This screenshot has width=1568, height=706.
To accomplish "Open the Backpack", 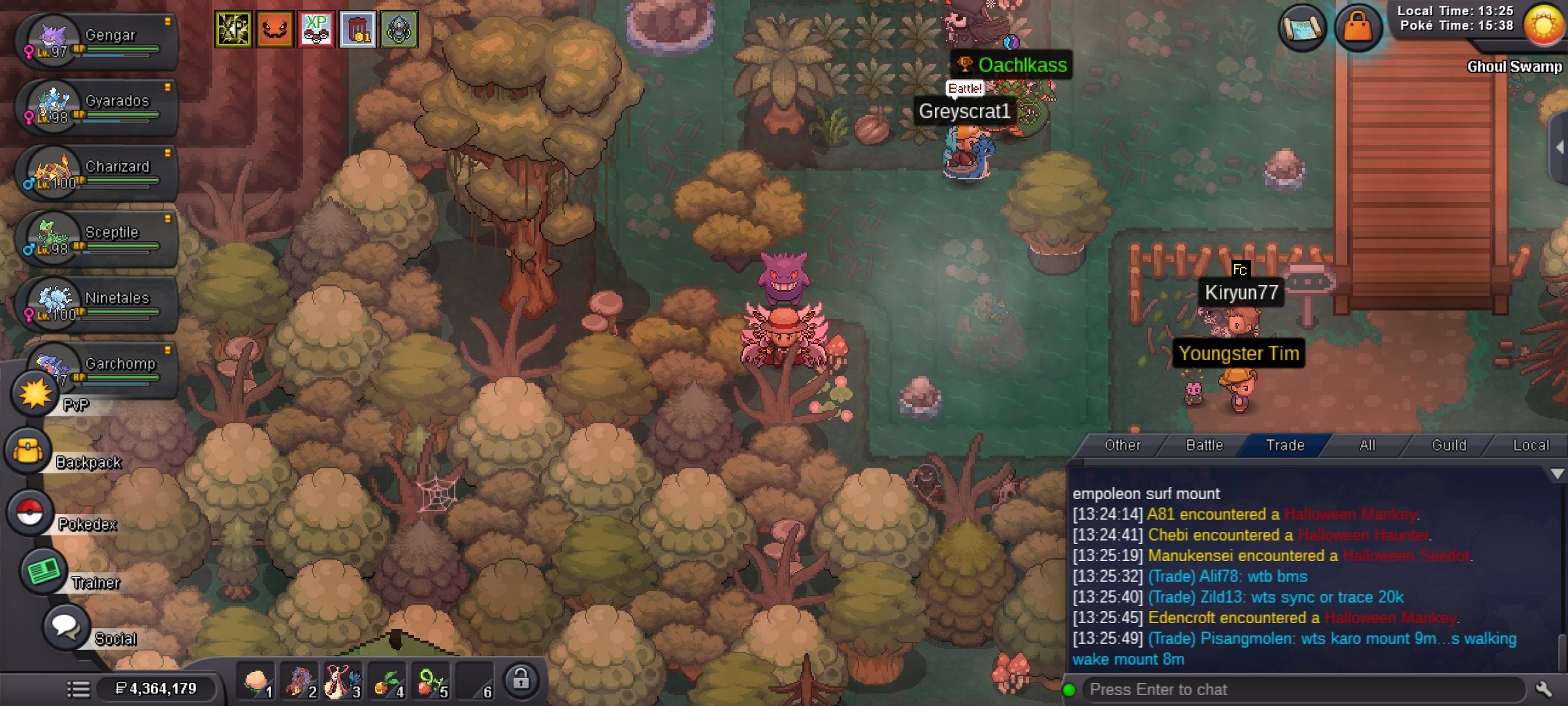I will click(29, 452).
